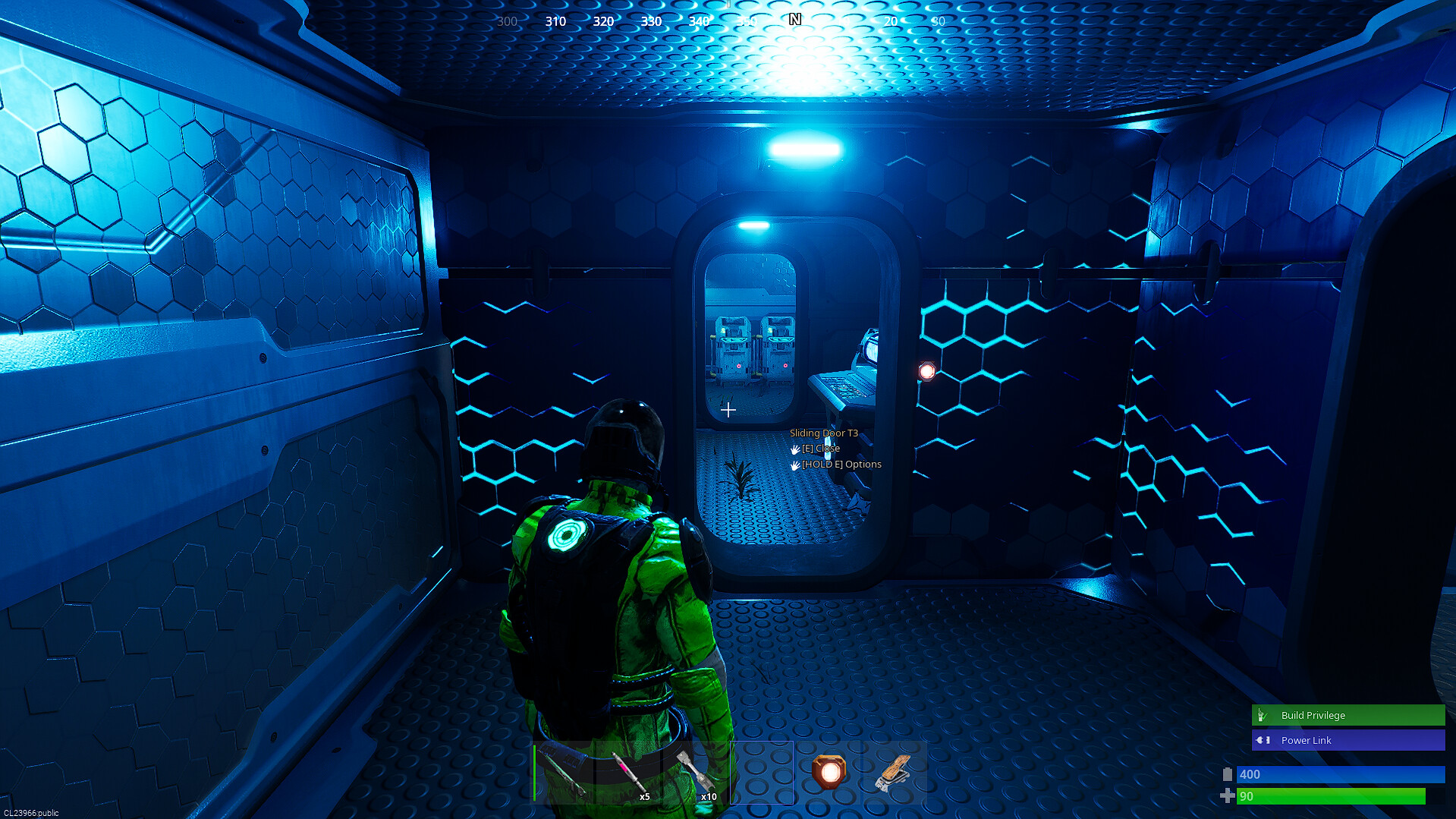Click the 340 heading on the compass
The width and height of the screenshot is (1456, 819).
(700, 21)
